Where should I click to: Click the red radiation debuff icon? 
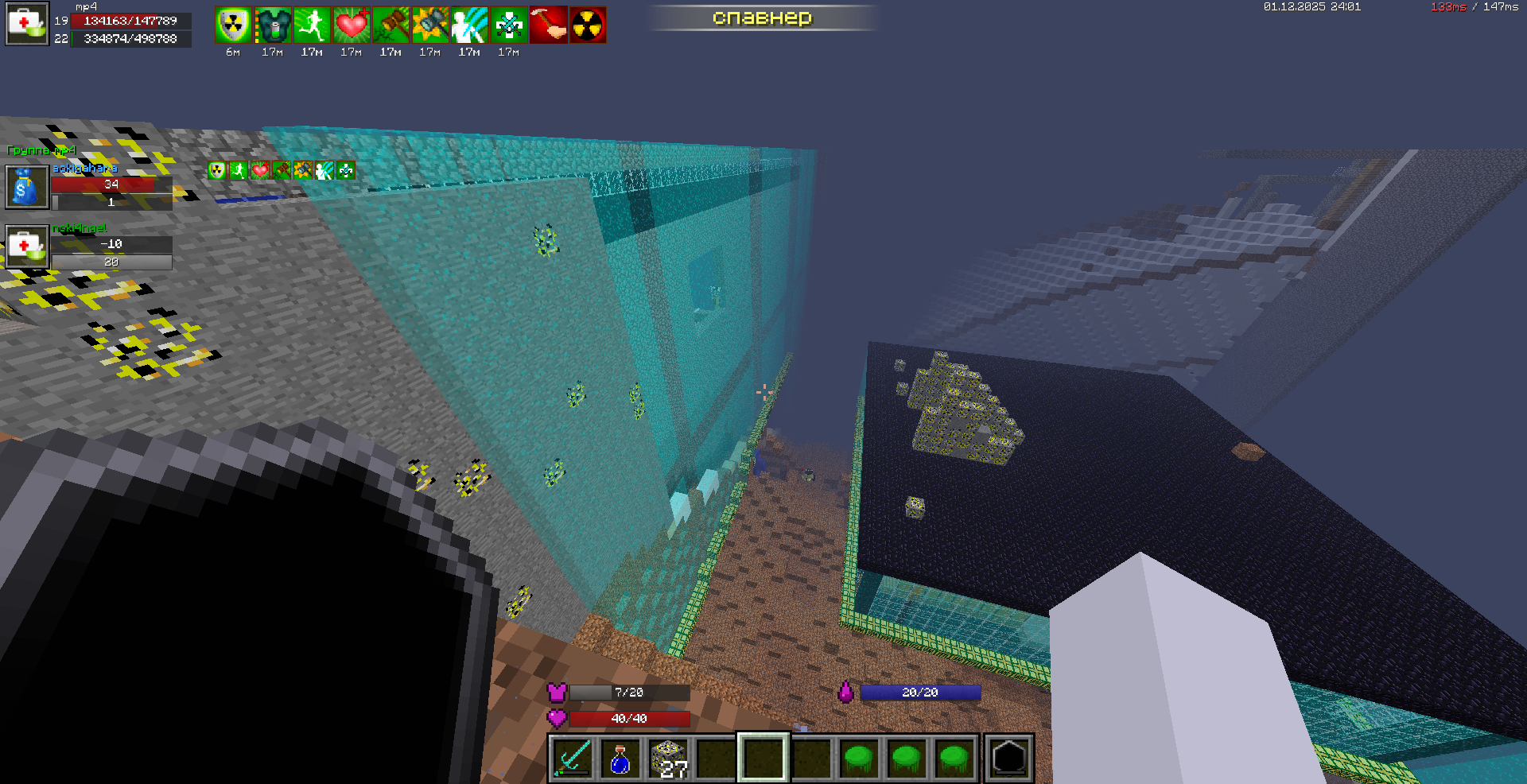[x=588, y=25]
